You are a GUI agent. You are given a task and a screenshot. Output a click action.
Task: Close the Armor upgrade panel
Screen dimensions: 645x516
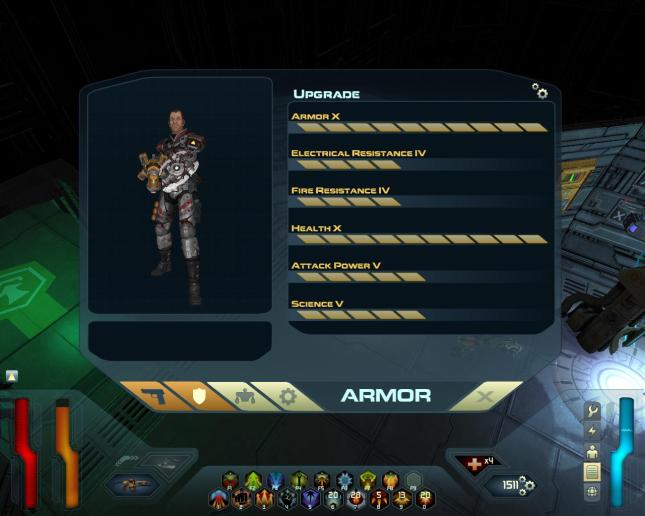[x=486, y=397]
